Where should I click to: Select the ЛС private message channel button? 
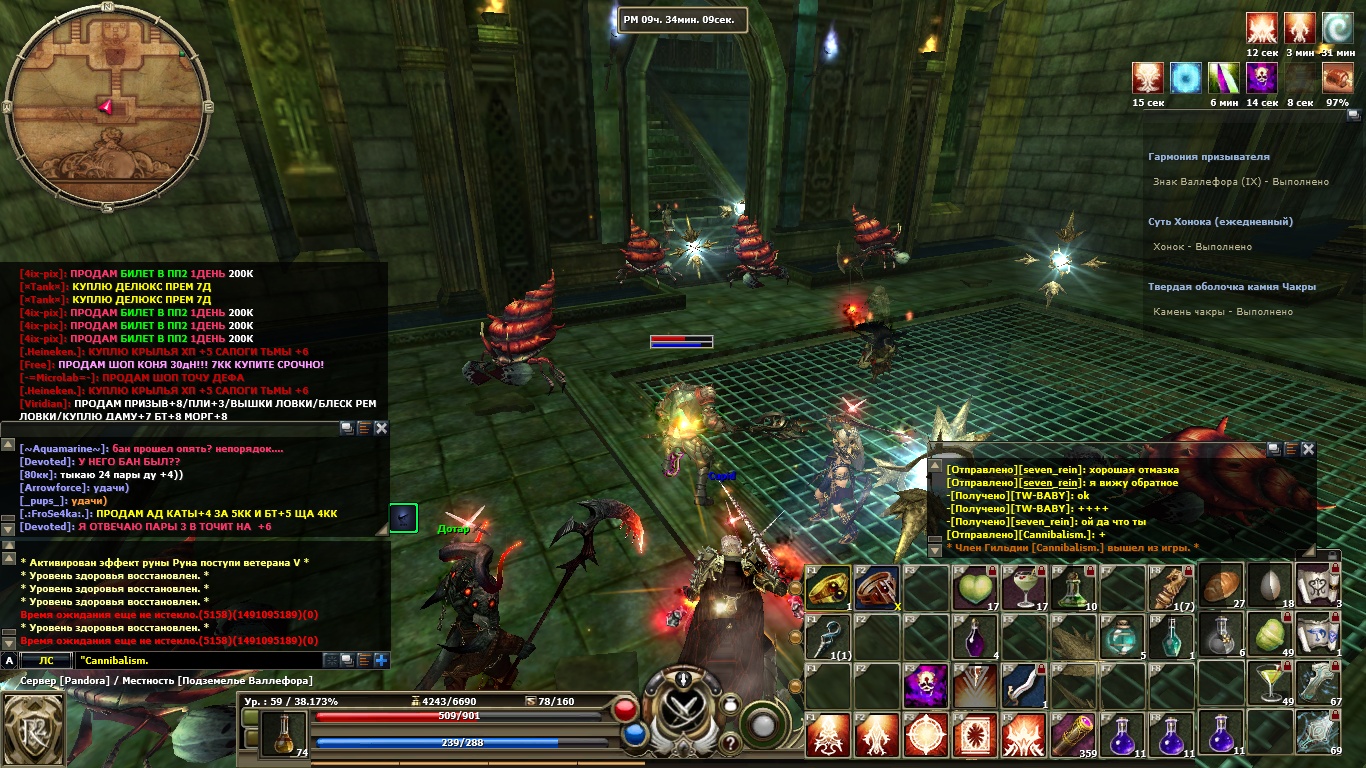pos(46,661)
